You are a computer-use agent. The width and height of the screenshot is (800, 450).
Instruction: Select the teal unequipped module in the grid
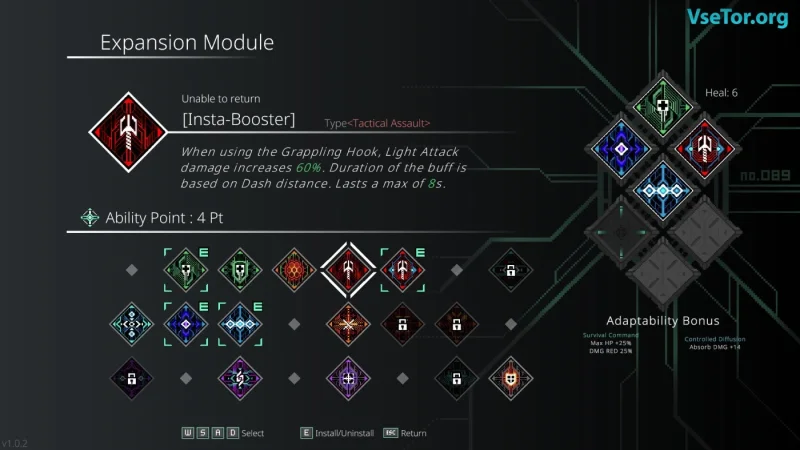[131, 323]
